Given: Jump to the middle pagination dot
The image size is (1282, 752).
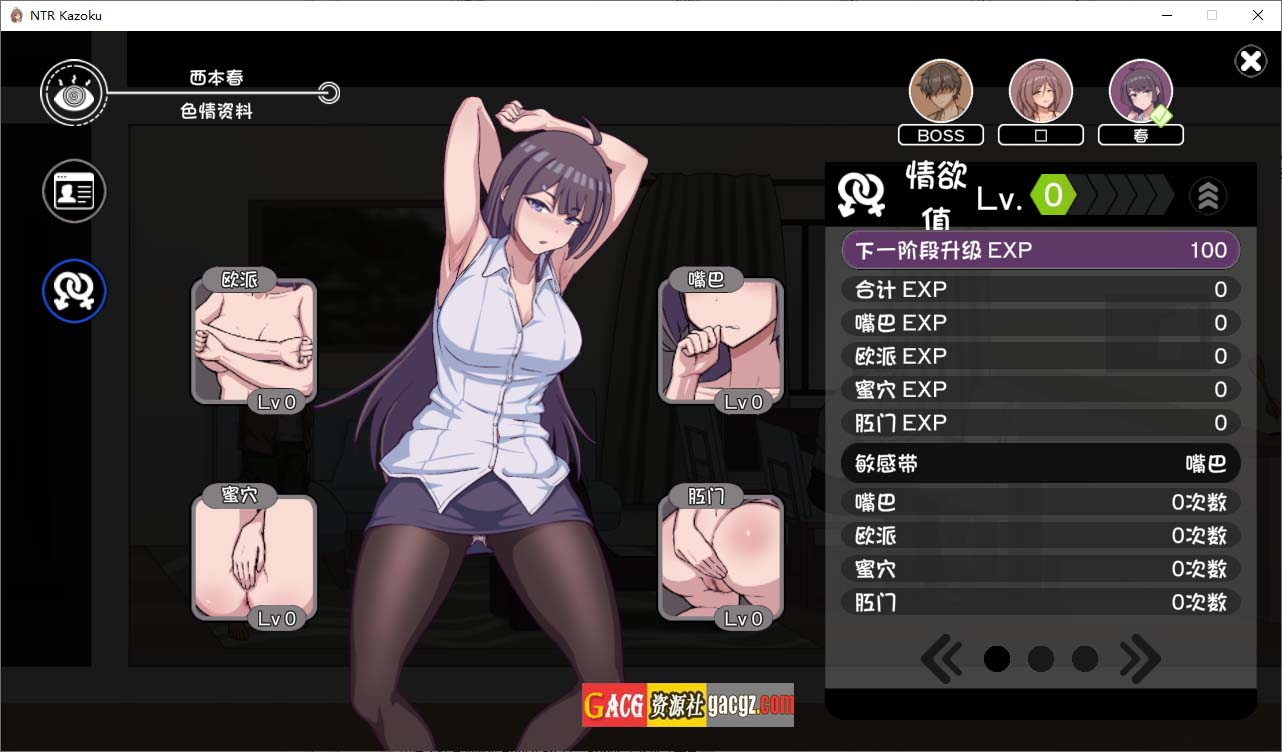Looking at the screenshot, I should pos(1041,658).
